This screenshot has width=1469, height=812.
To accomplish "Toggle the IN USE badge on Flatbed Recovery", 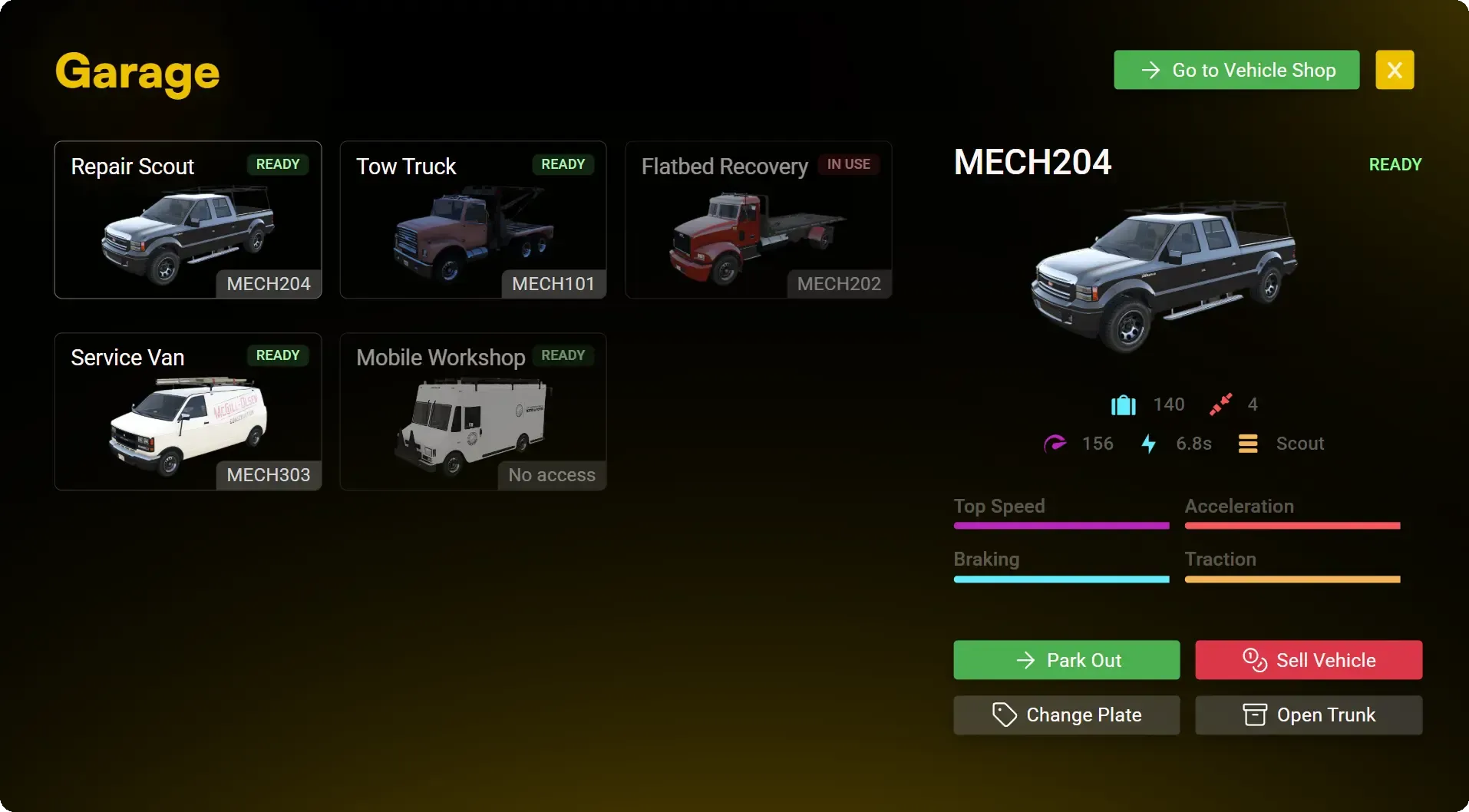I will tap(848, 163).
